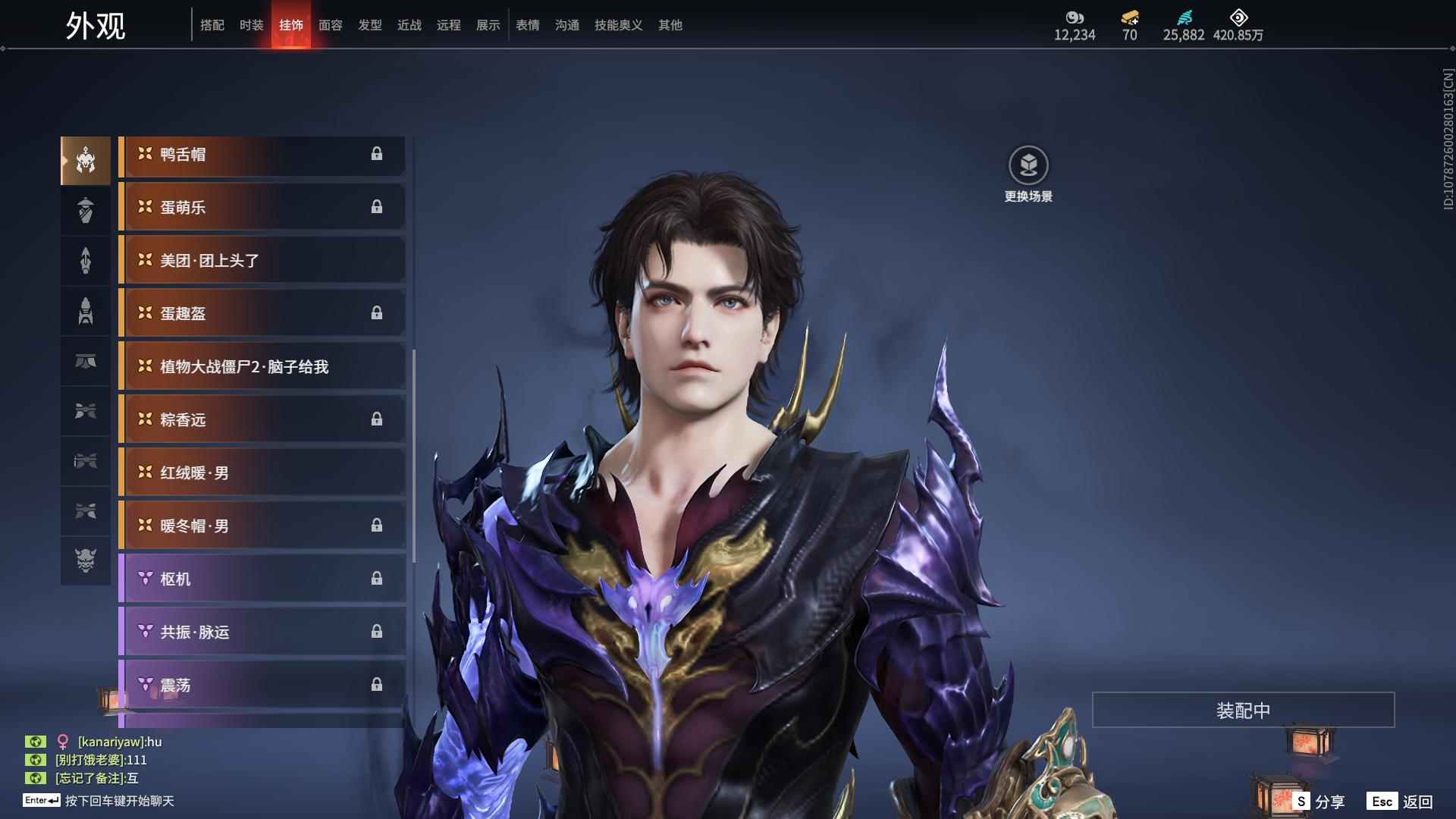Pick the 美团·团上头了 accessory

point(262,261)
